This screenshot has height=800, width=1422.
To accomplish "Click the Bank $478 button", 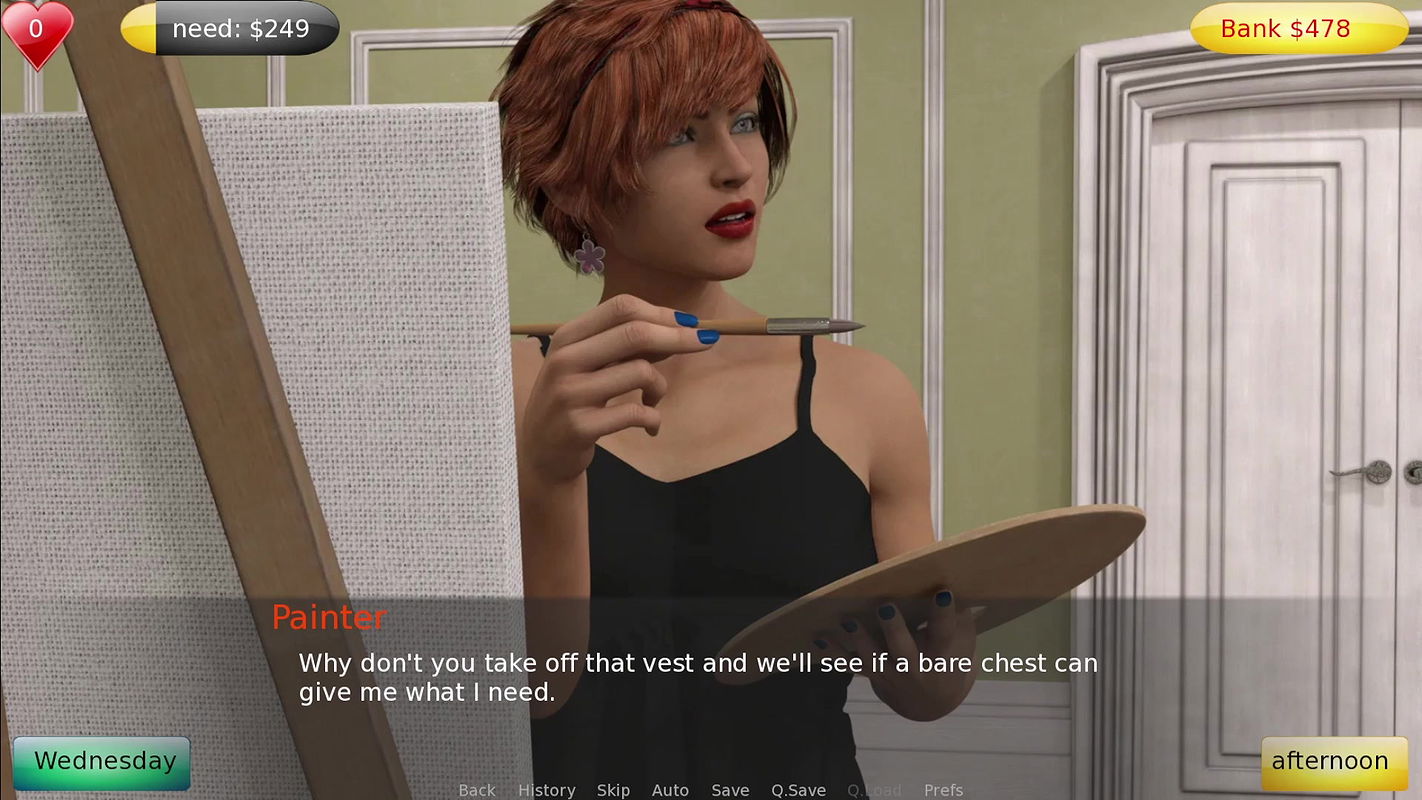I will tap(1299, 29).
